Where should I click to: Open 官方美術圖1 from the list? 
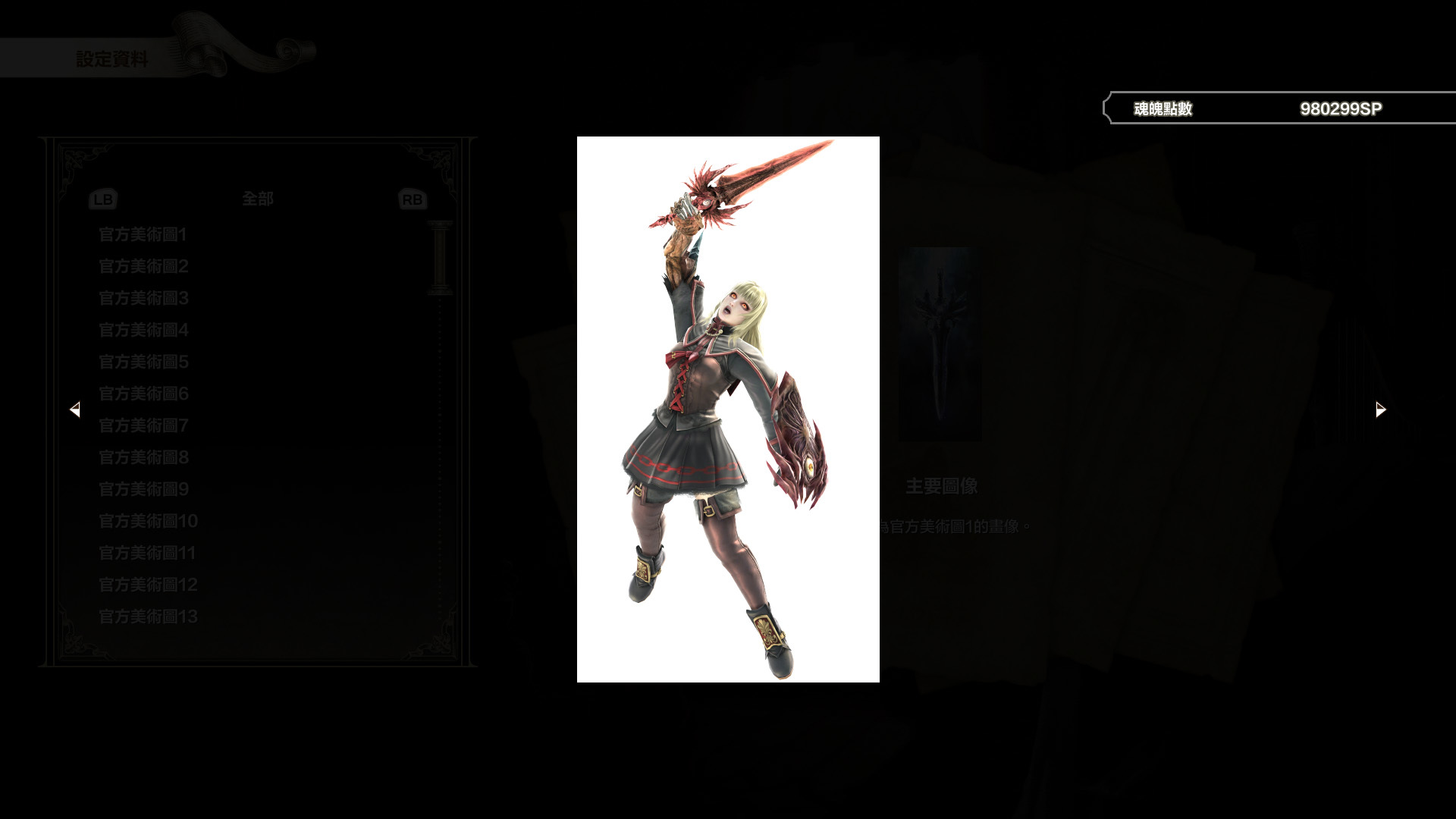pos(143,235)
